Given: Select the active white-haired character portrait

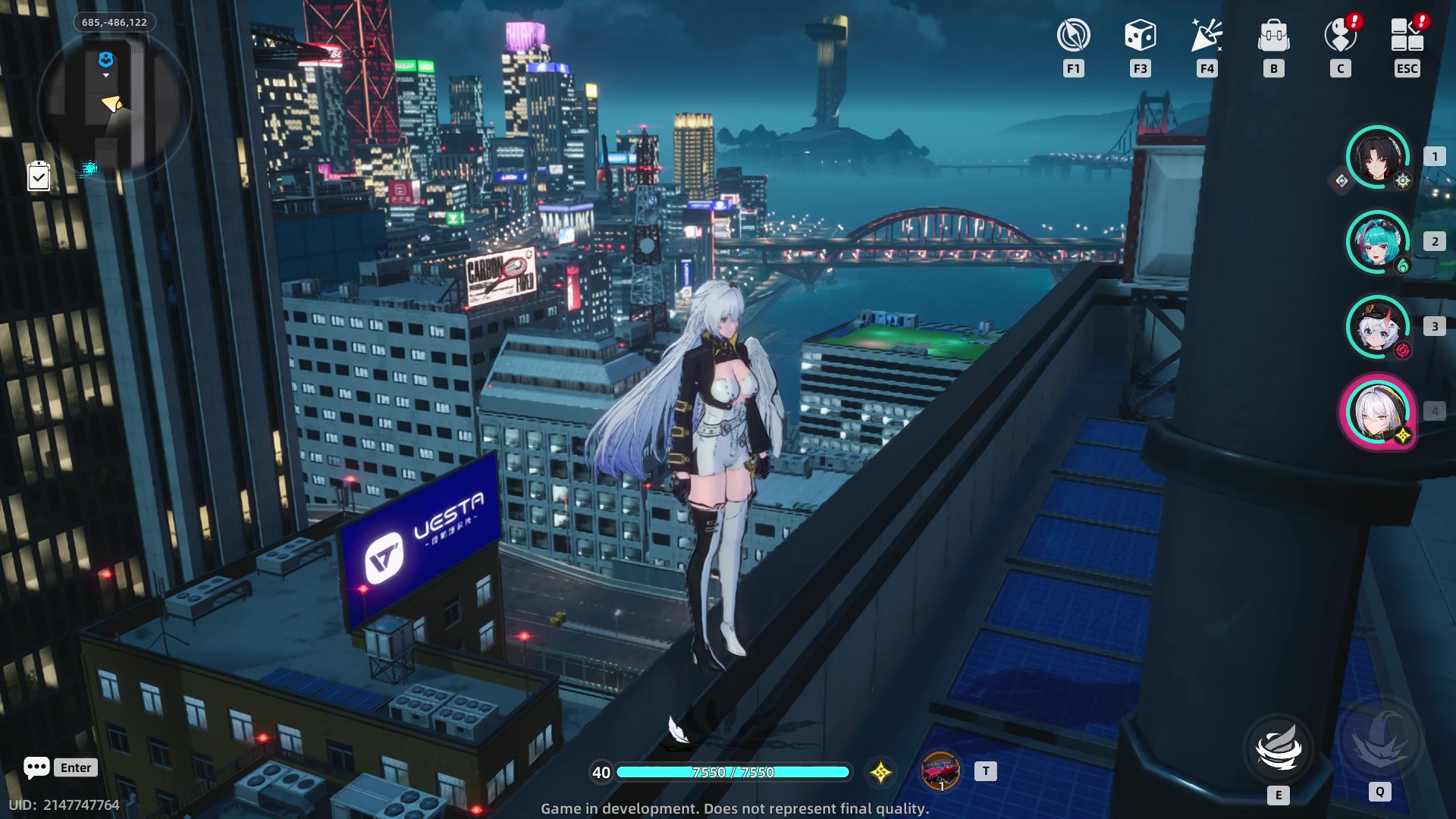Looking at the screenshot, I should [x=1377, y=412].
